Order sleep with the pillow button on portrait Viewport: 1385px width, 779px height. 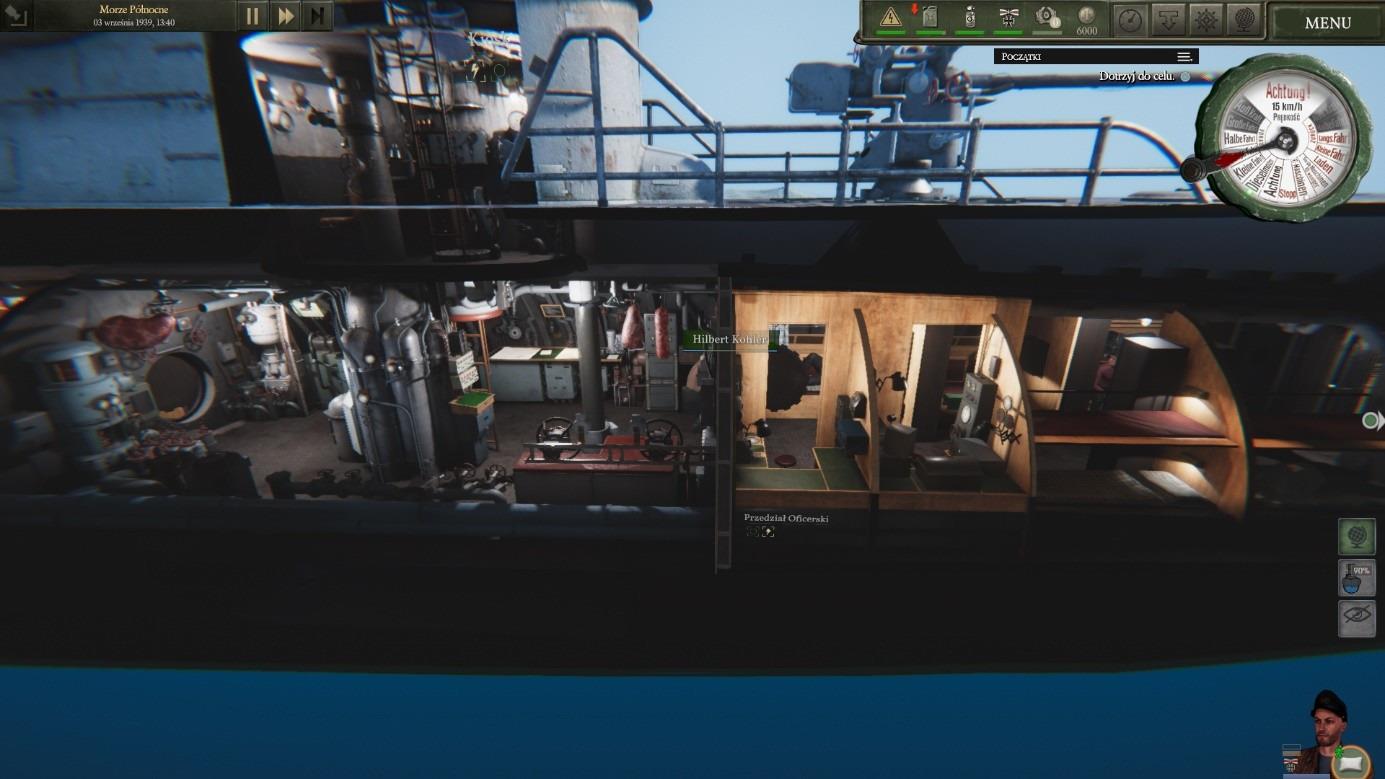[x=1351, y=762]
